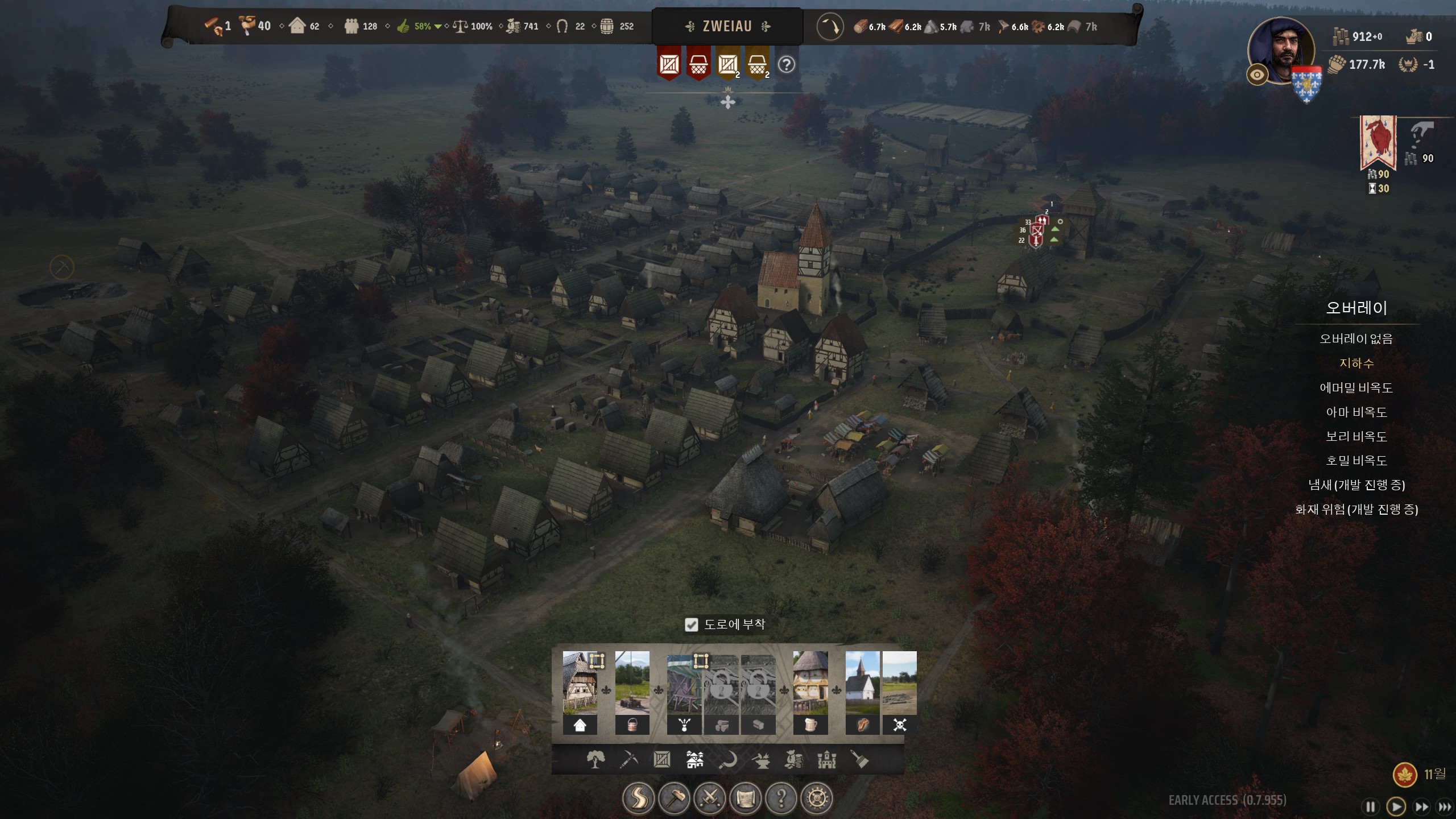Choose the 에머밀 비옥도 fertility overlay
The image size is (1456, 819).
point(1356,388)
